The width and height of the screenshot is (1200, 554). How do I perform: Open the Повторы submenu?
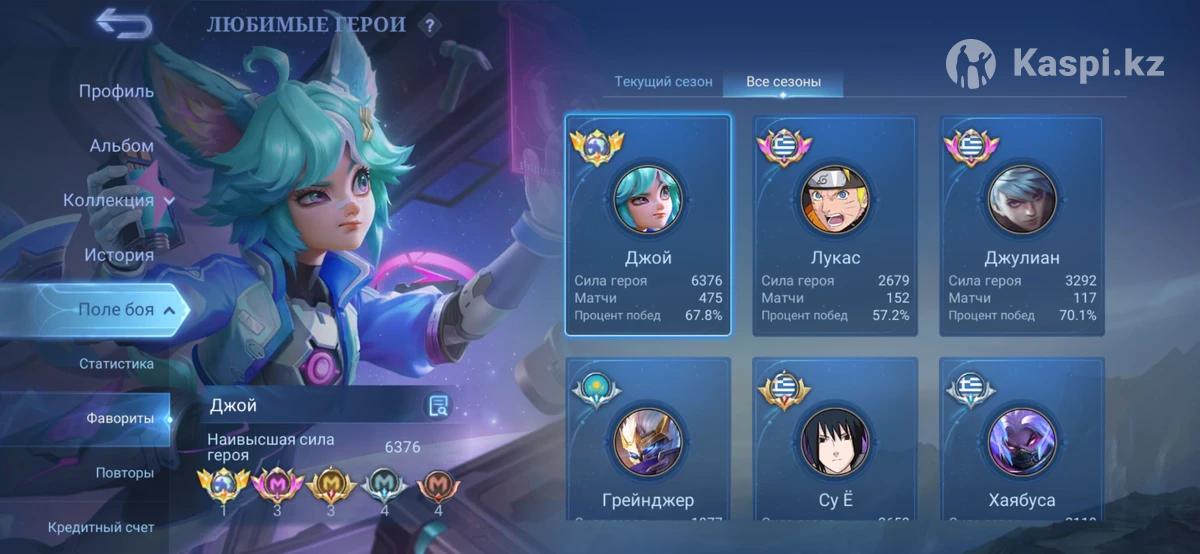coord(125,472)
